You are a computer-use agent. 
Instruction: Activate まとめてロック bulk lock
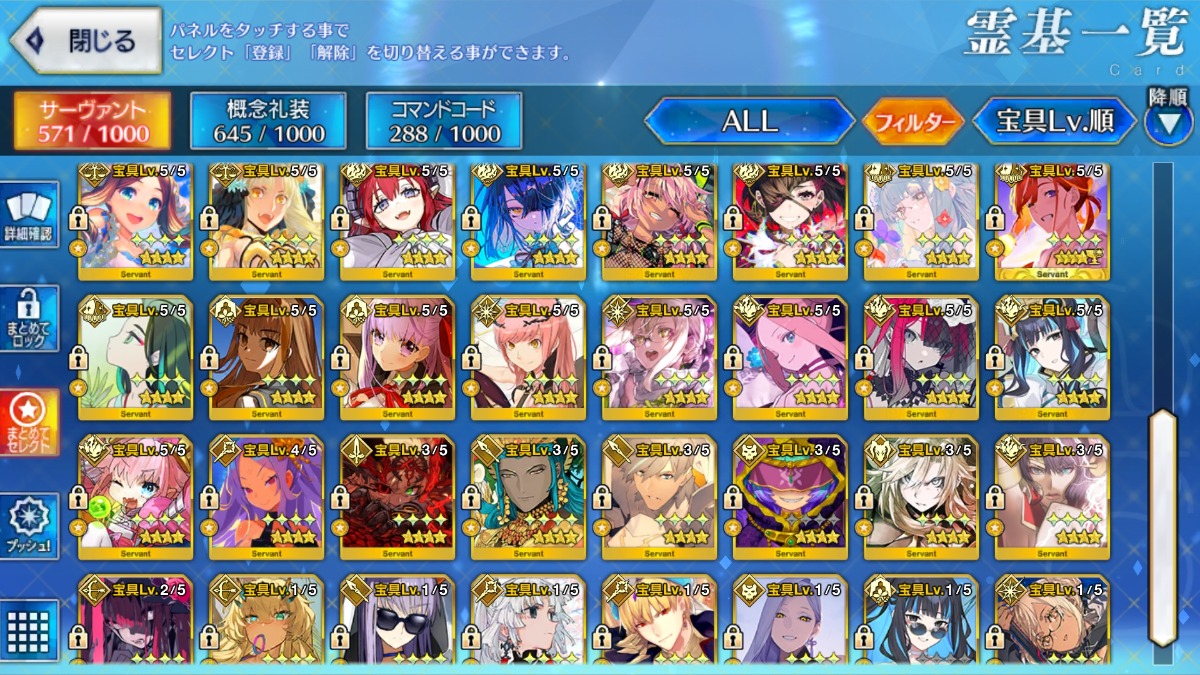(x=28, y=319)
